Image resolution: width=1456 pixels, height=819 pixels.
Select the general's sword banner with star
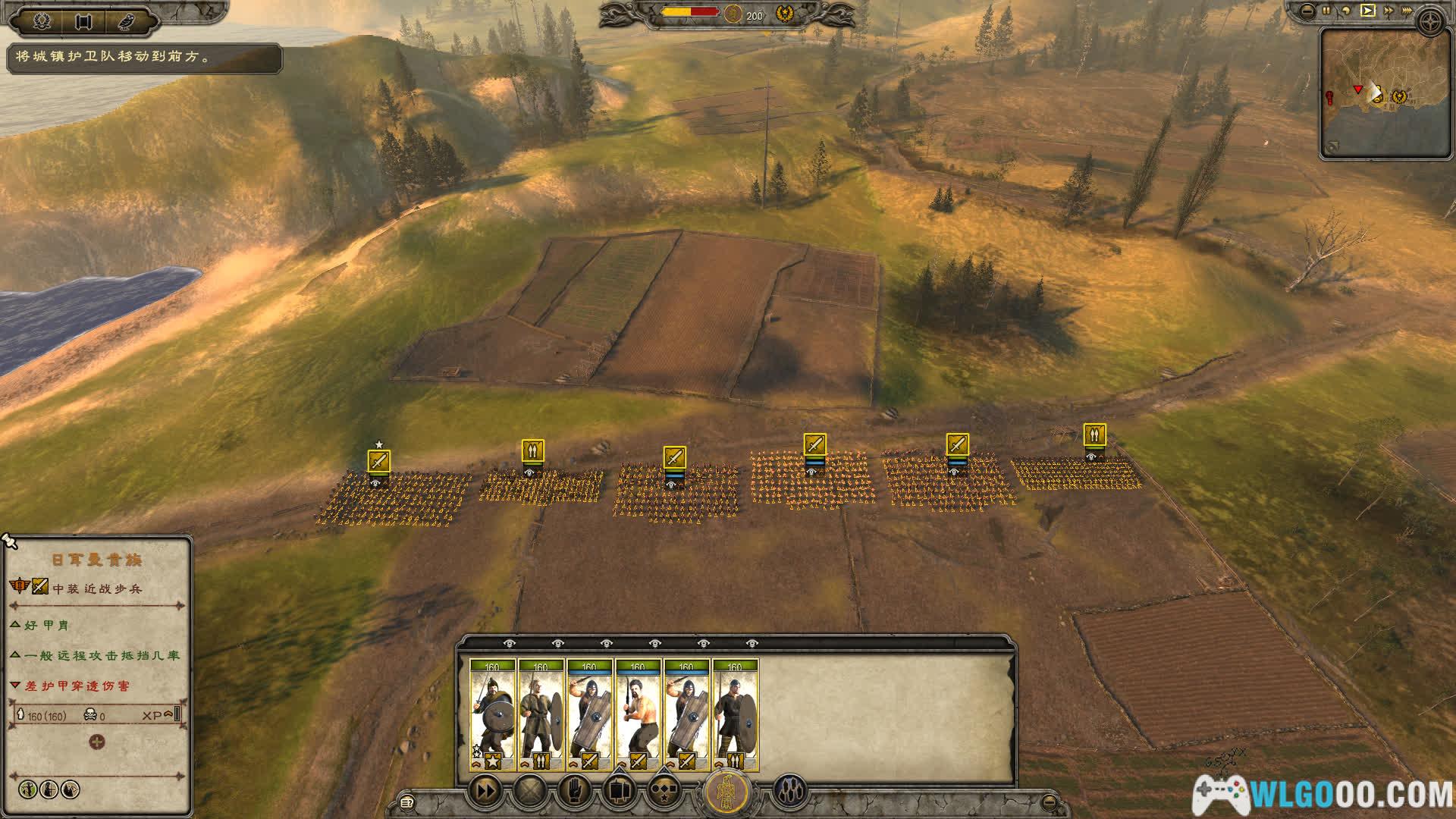tap(378, 460)
